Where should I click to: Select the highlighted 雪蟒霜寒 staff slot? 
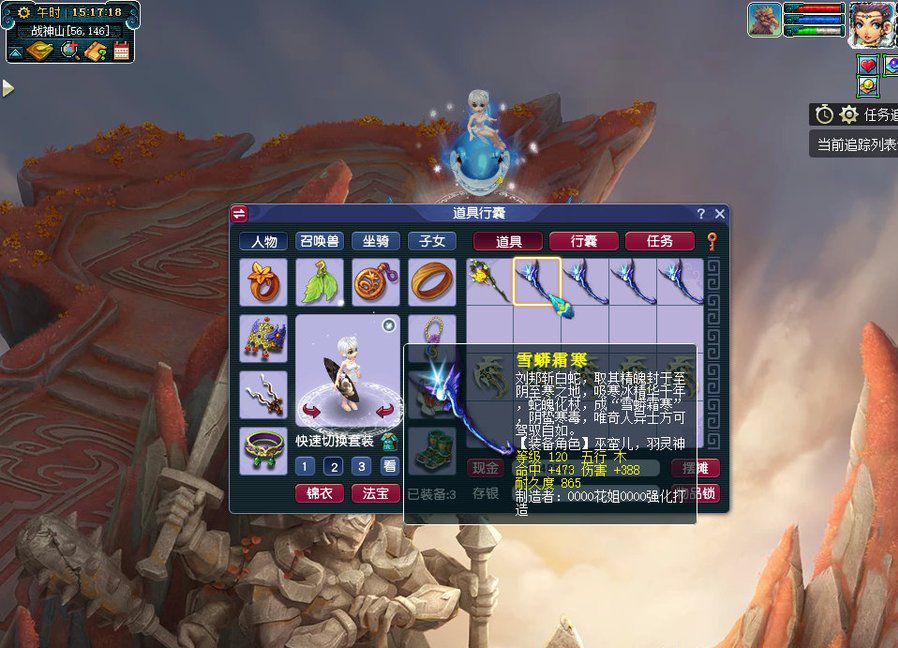[537, 281]
